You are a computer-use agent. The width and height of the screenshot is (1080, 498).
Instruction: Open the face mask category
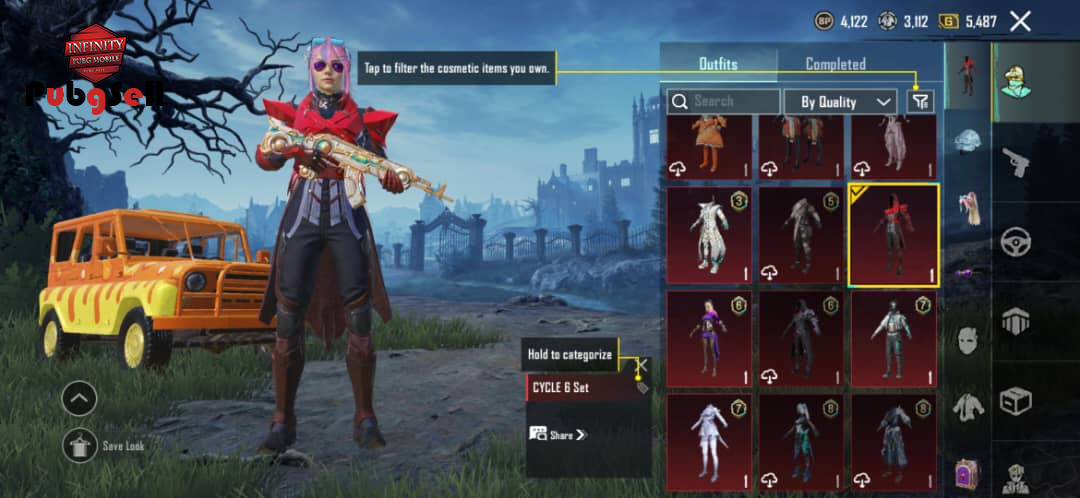pyautogui.click(x=967, y=340)
